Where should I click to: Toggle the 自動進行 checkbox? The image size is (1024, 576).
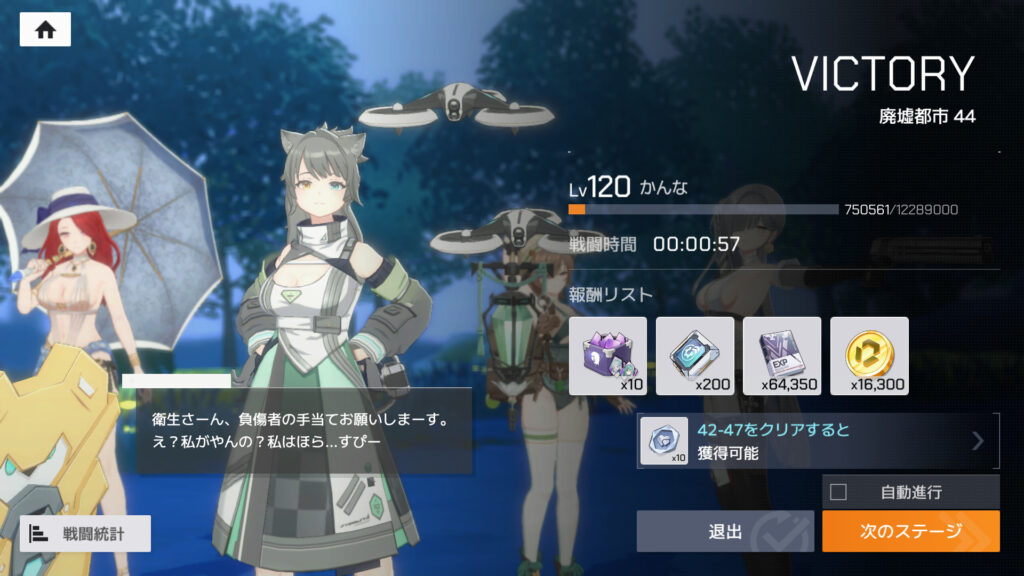tap(839, 492)
